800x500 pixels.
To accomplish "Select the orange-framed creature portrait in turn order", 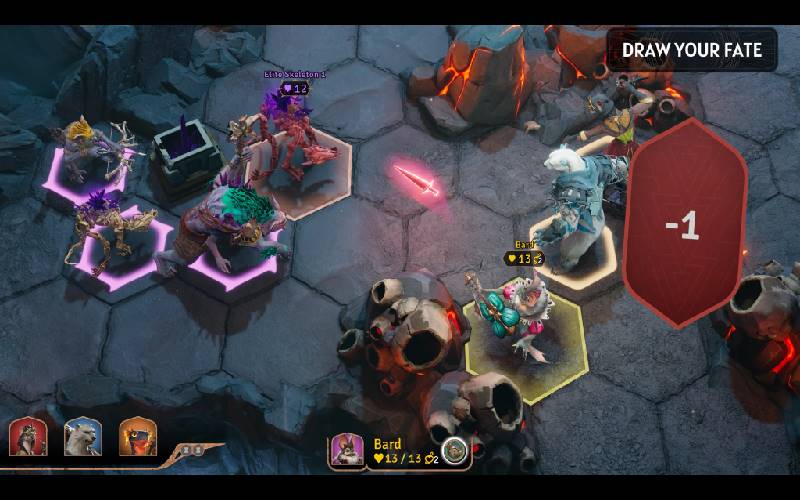I will (x=137, y=437).
